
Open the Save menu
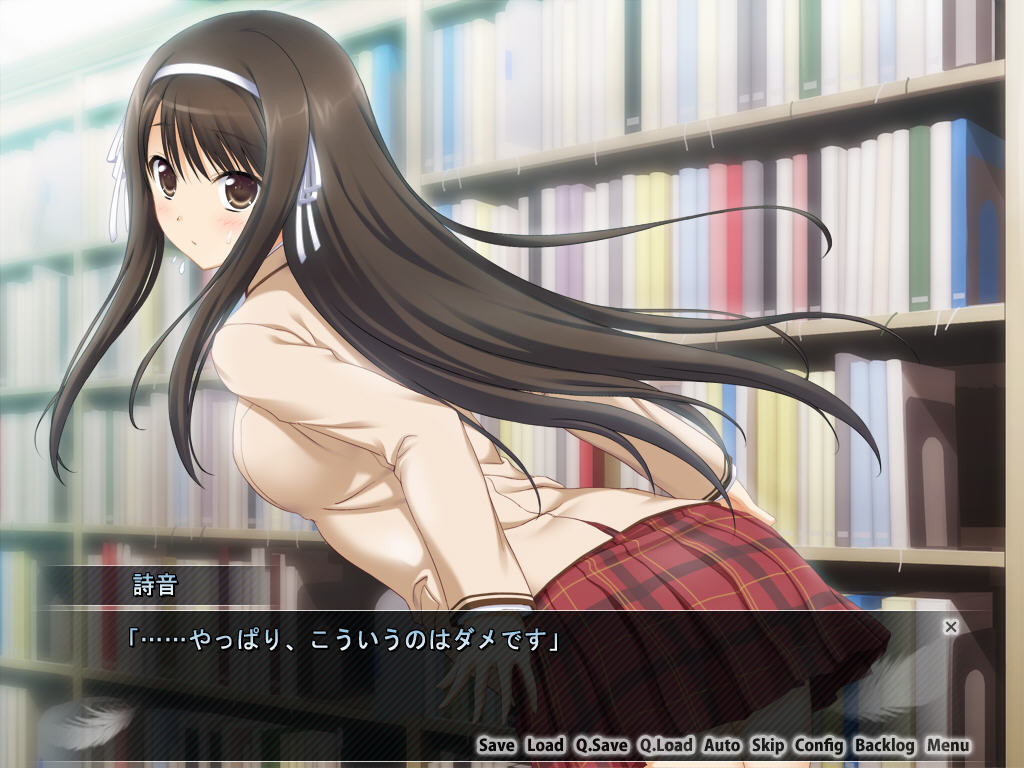[x=496, y=745]
